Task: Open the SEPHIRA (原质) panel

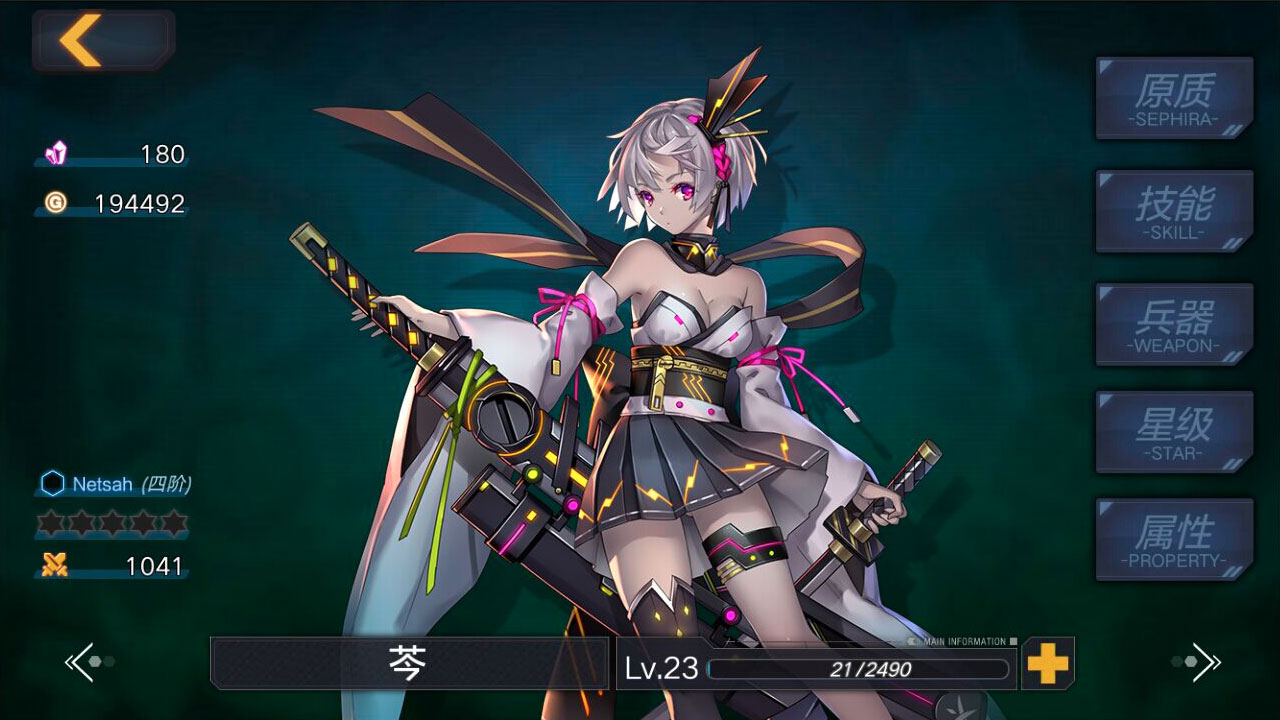Action: [1173, 97]
